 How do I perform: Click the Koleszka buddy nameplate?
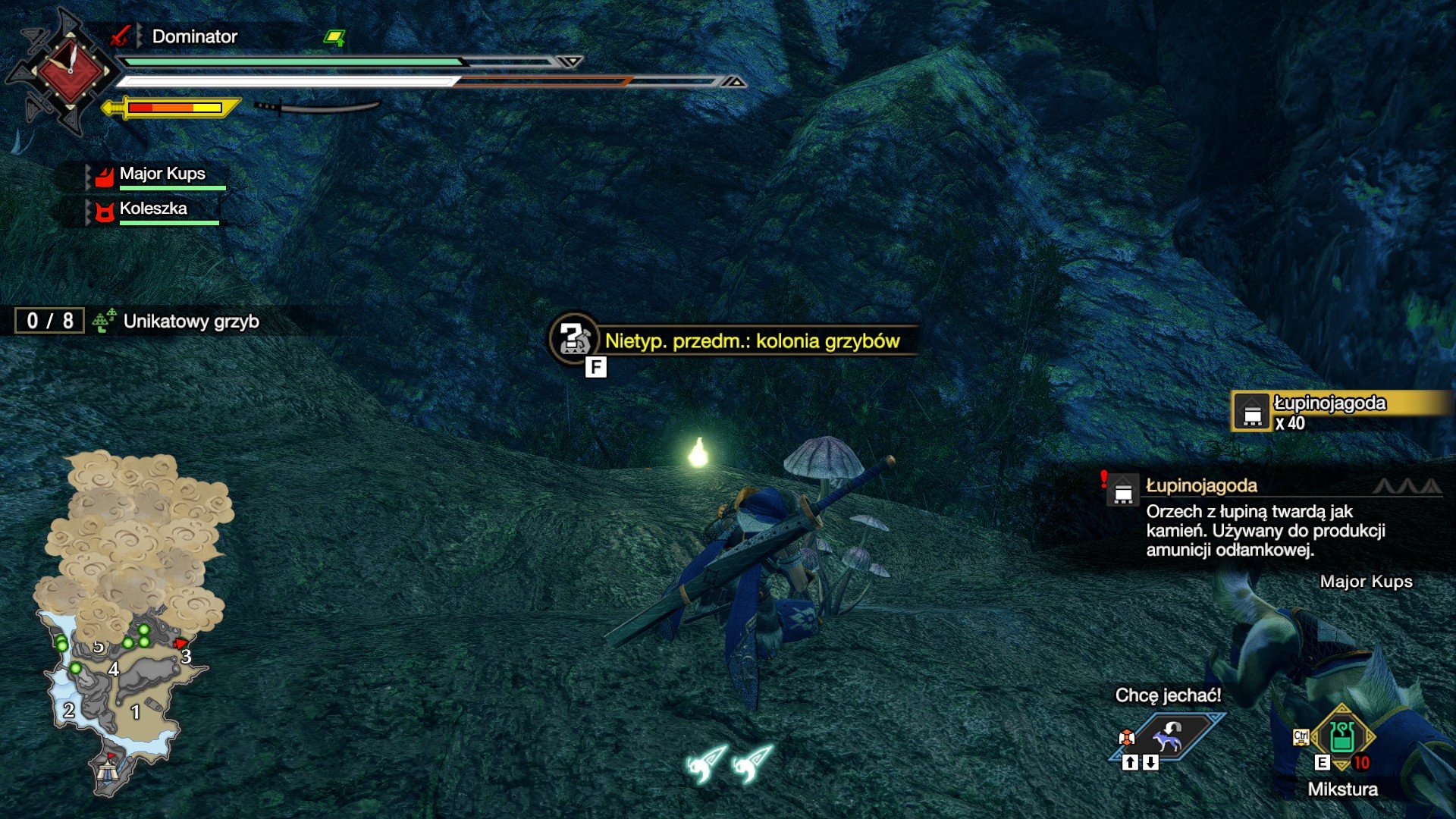pos(154,209)
